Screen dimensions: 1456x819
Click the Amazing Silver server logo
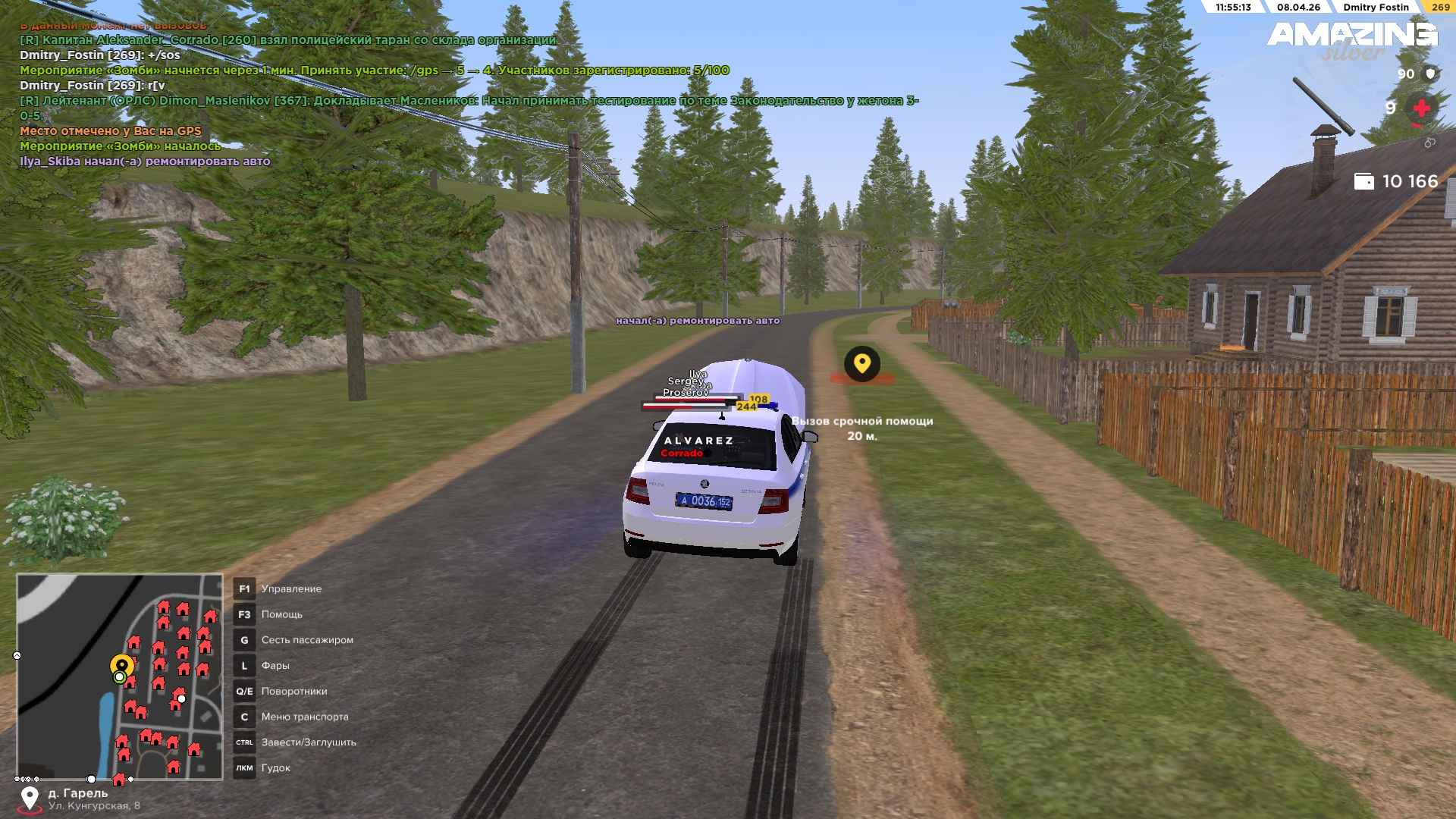coord(1352,39)
